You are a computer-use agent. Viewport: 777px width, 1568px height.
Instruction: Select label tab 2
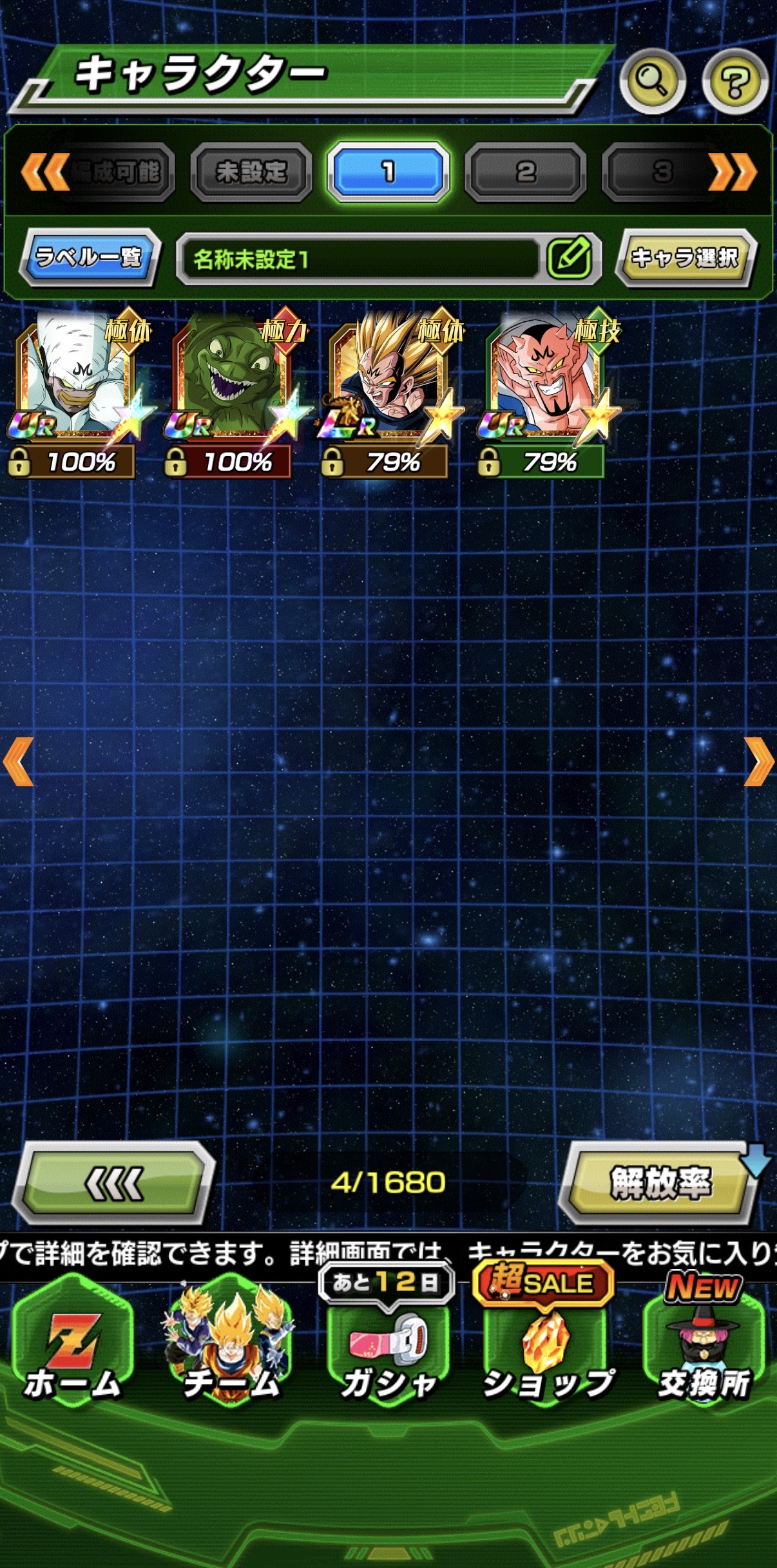coord(525,172)
